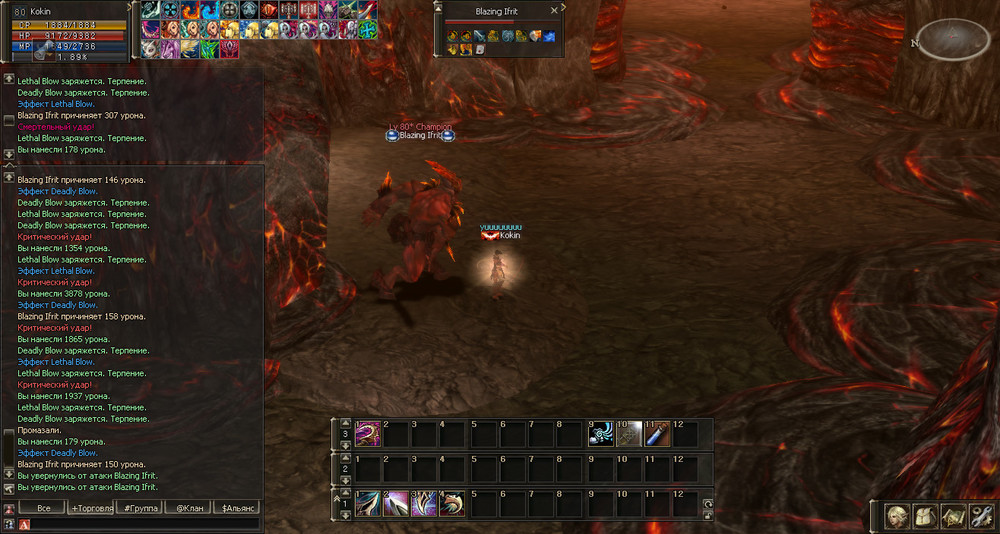The height and width of the screenshot is (534, 1000).
Task: Activate the eagle head skill in bottom slot 4
Action: pyautogui.click(x=452, y=503)
